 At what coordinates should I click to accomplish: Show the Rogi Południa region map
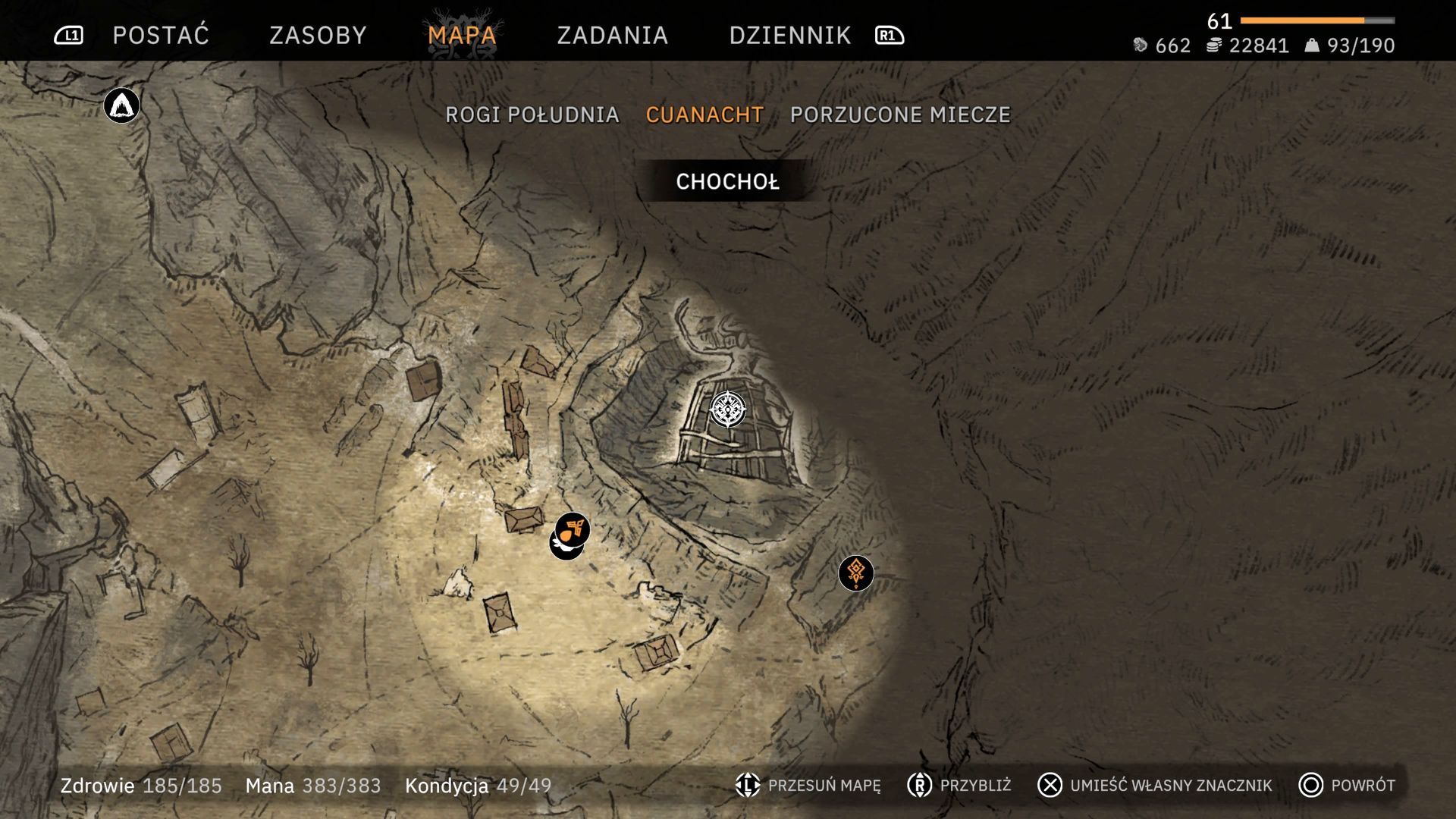(x=532, y=115)
